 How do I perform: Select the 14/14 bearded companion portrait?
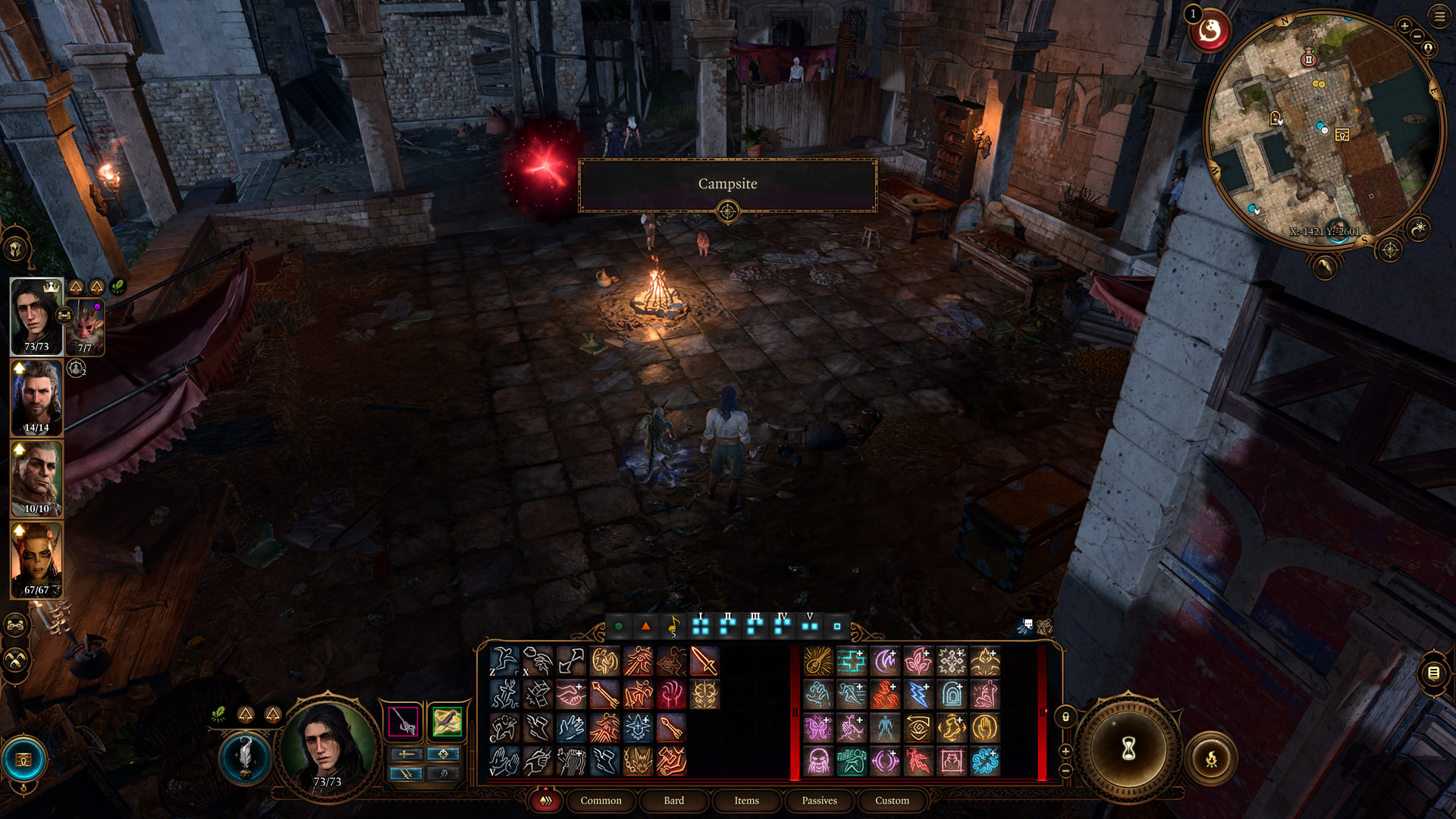click(36, 398)
